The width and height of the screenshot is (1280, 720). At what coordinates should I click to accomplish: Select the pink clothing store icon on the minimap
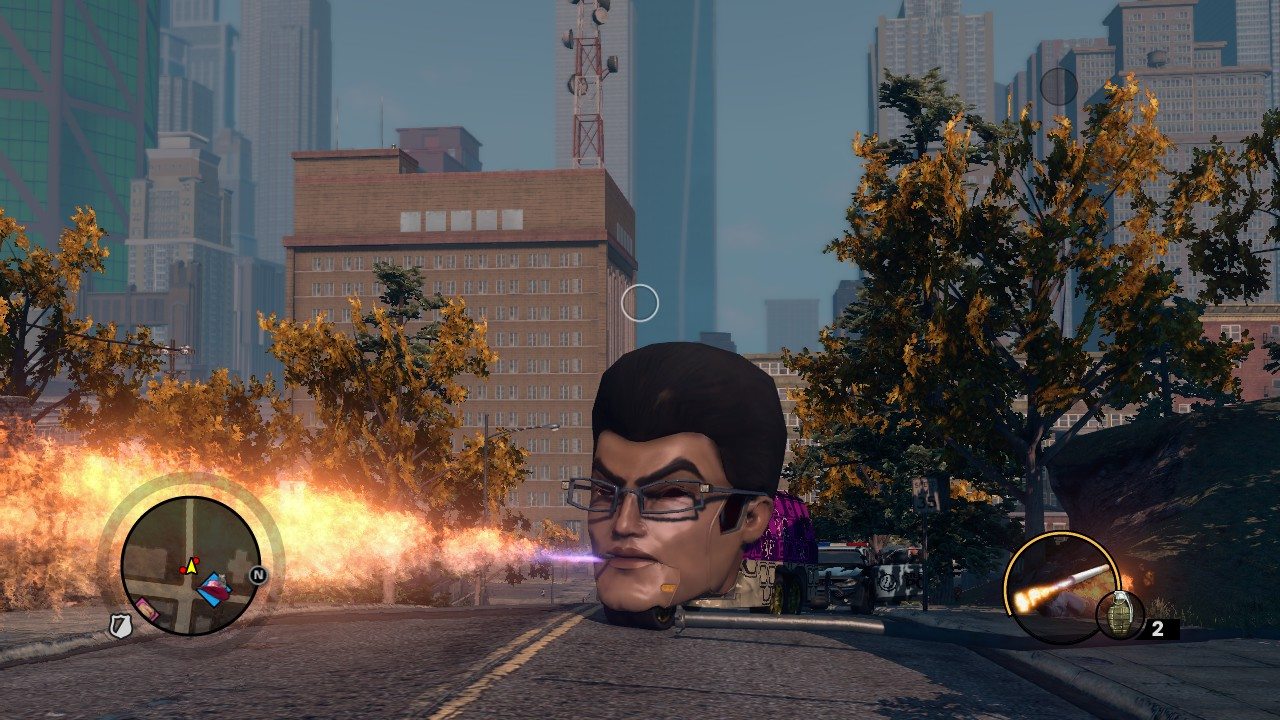(148, 609)
